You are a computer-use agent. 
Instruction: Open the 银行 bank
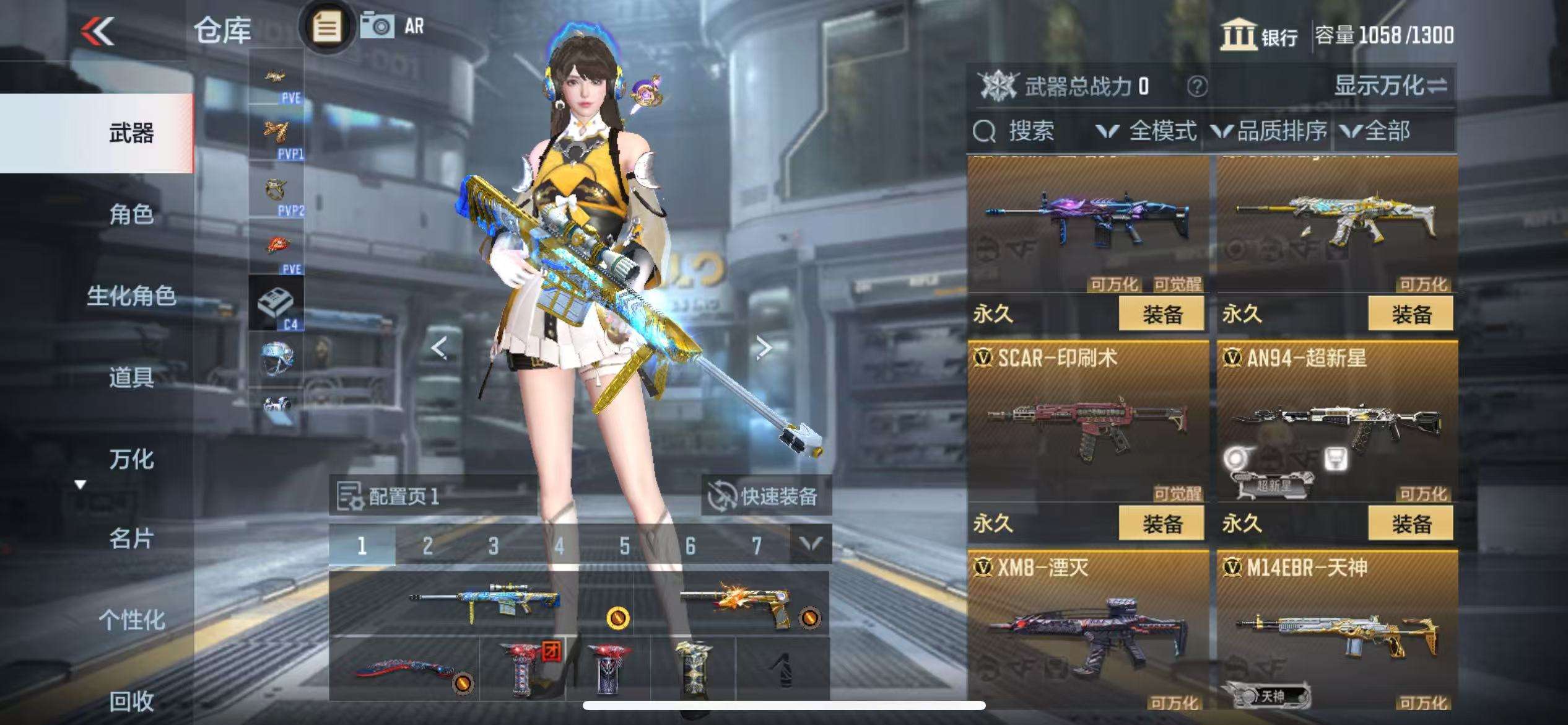coord(1258,35)
